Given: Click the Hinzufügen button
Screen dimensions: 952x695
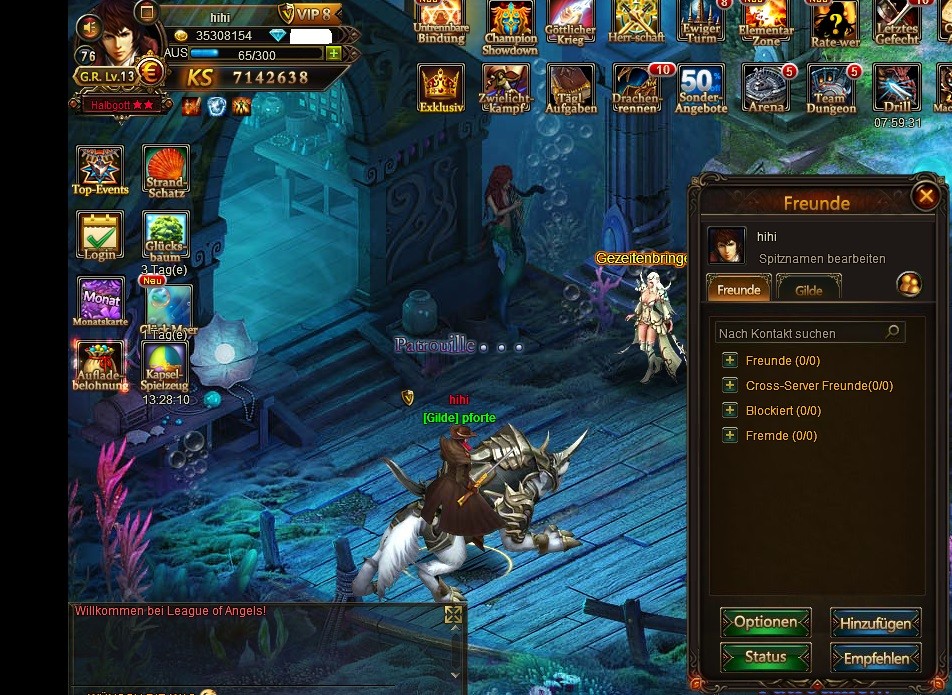Looking at the screenshot, I should 875,623.
